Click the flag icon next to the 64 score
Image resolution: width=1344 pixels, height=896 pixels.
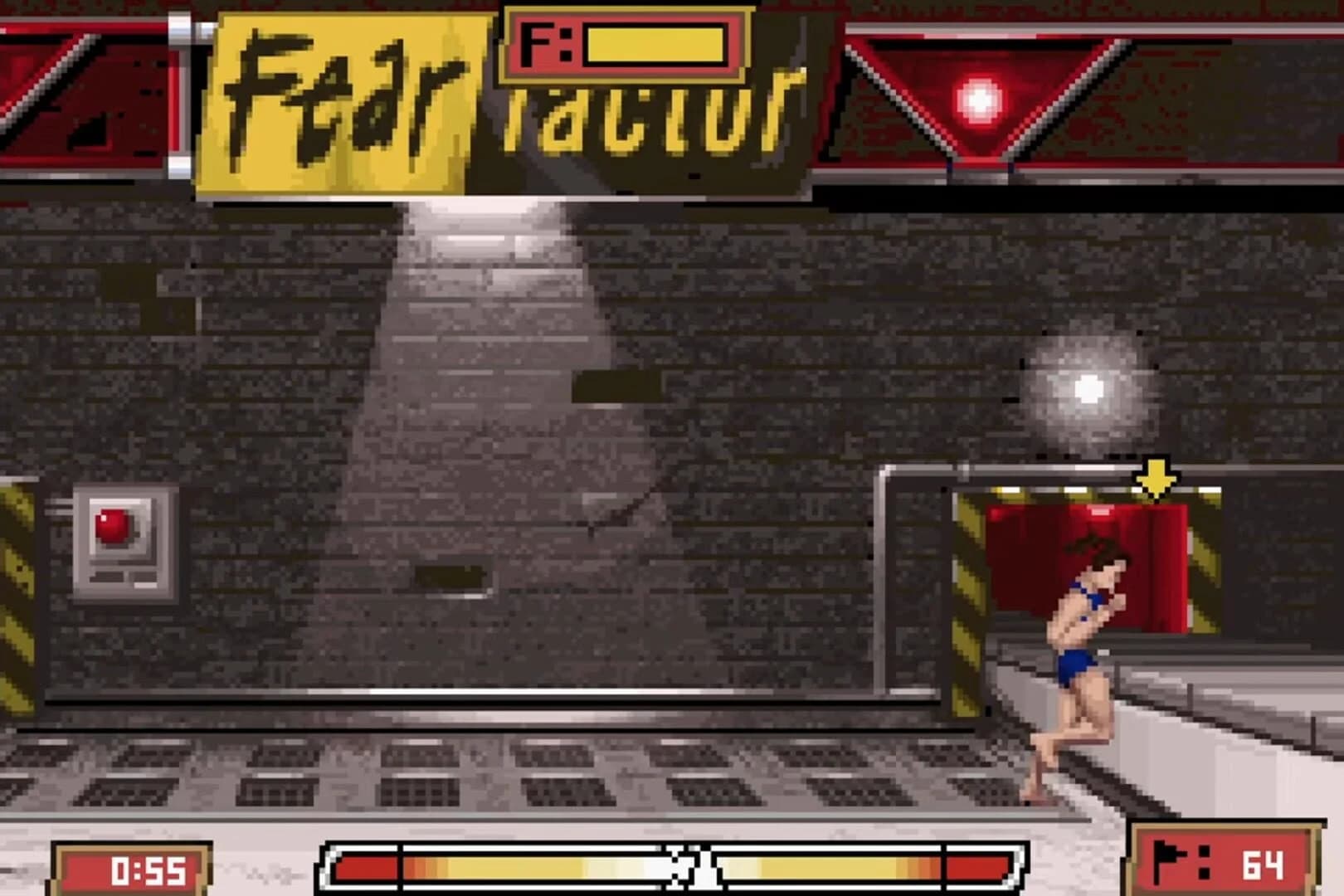1169,864
